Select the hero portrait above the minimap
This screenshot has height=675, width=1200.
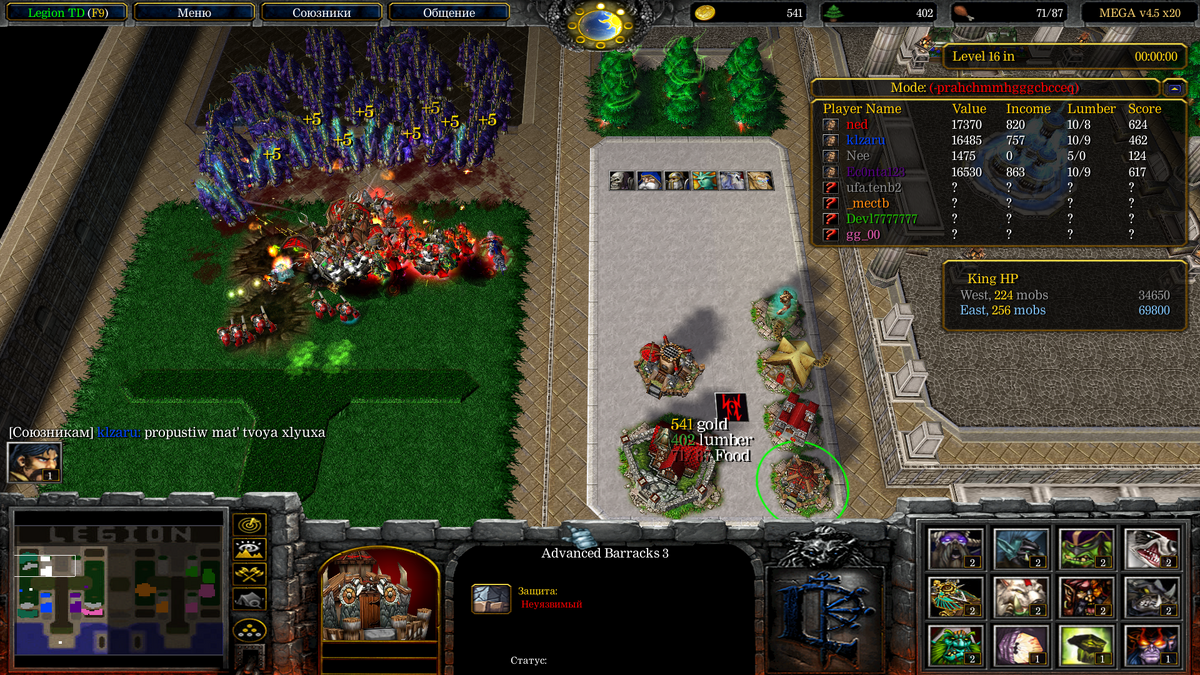[34, 462]
